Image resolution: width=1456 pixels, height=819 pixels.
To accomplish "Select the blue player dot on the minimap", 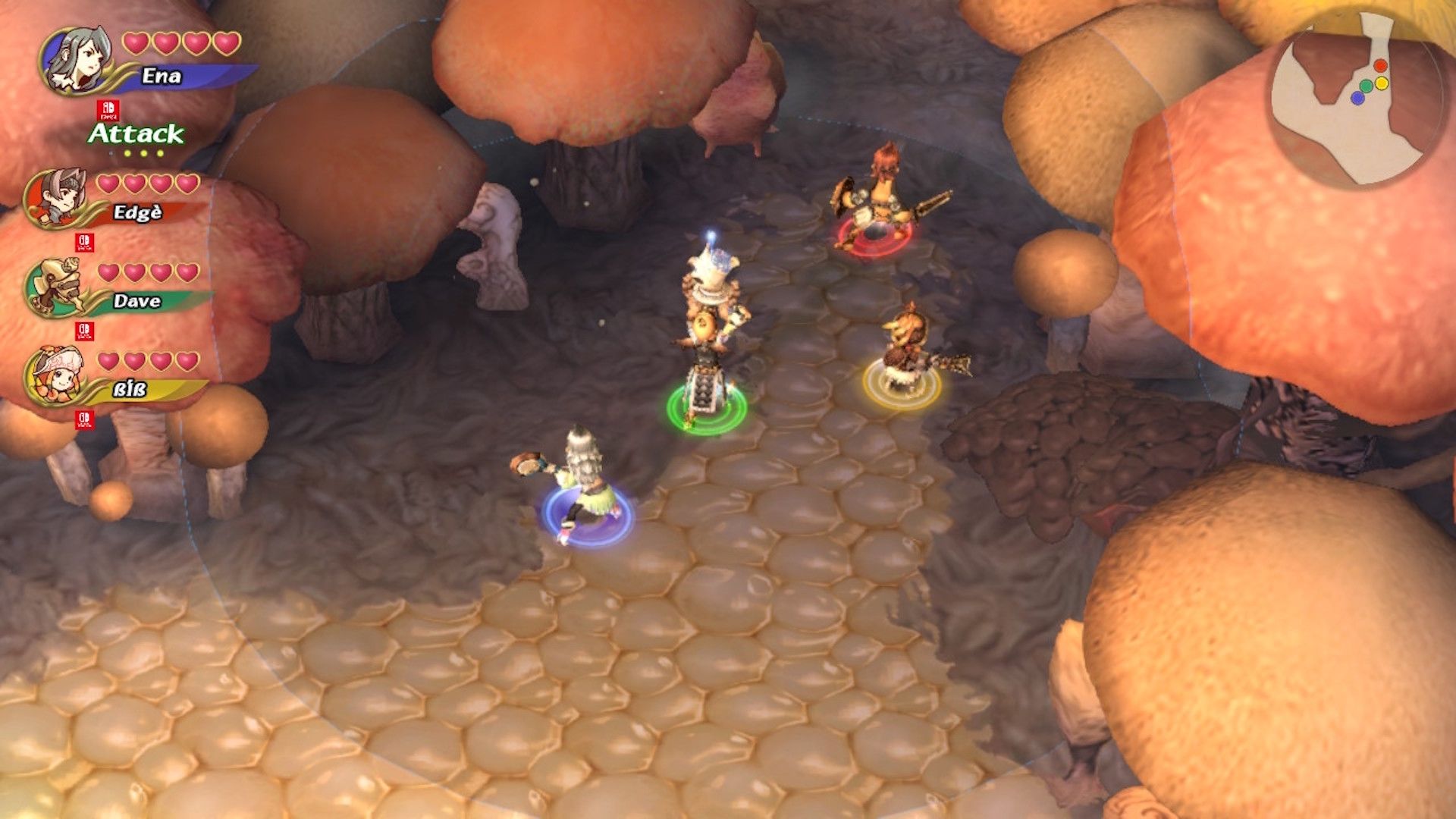I will tap(1357, 98).
